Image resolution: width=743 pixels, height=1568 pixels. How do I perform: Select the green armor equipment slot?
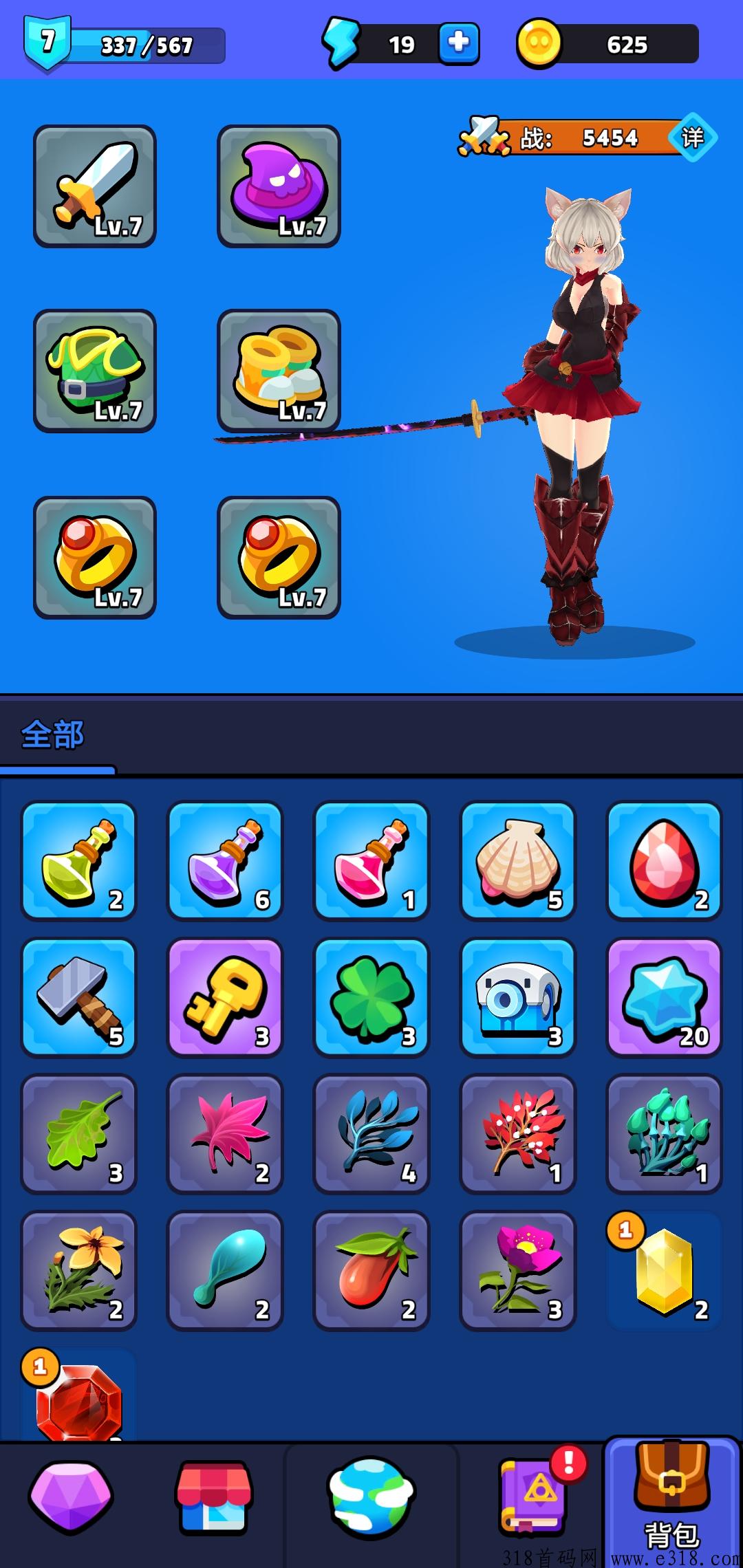95,371
